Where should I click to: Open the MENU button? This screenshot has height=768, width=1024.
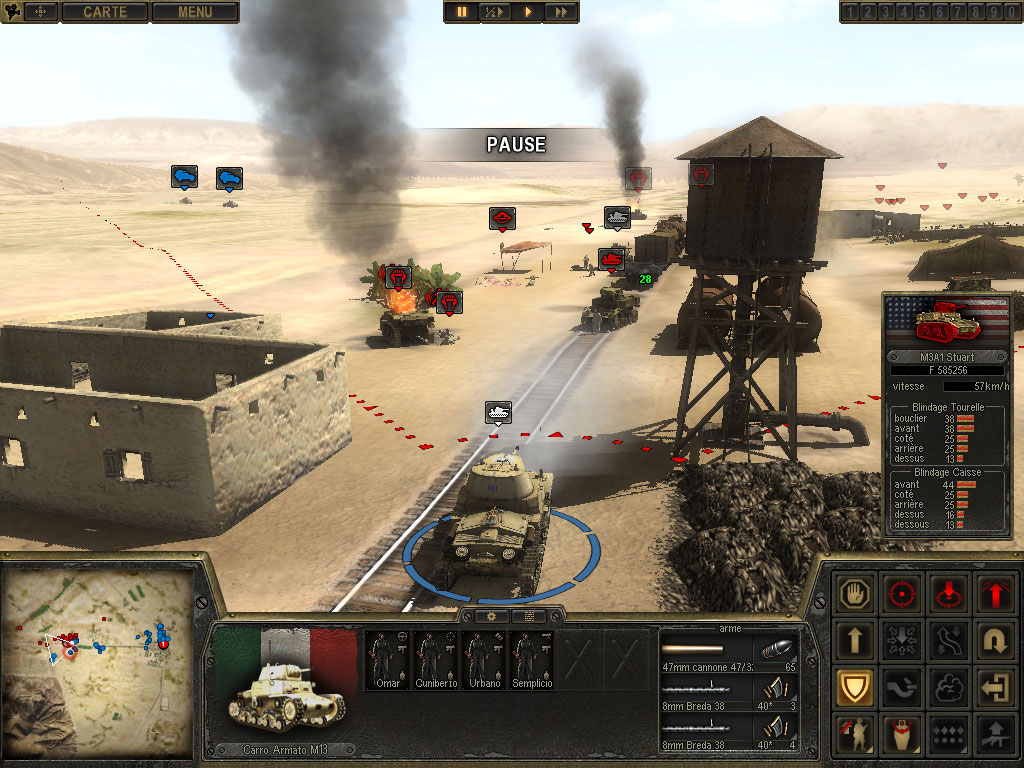click(194, 12)
